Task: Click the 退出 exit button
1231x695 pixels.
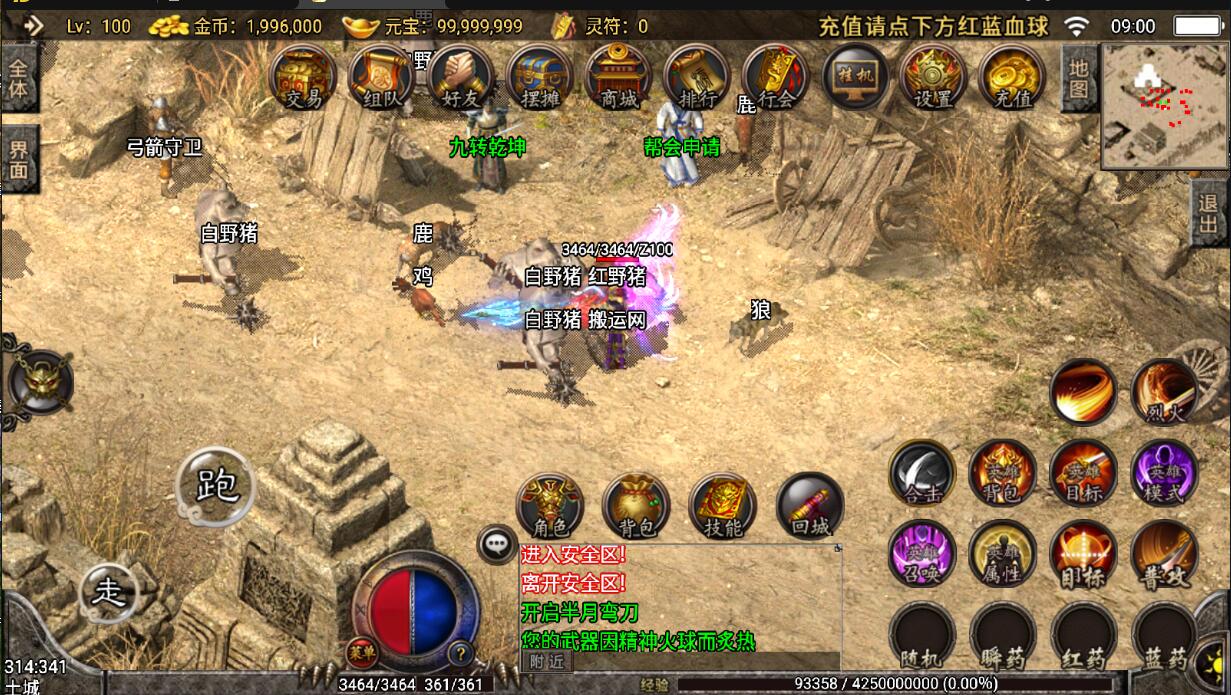Action: pyautogui.click(x=1211, y=212)
